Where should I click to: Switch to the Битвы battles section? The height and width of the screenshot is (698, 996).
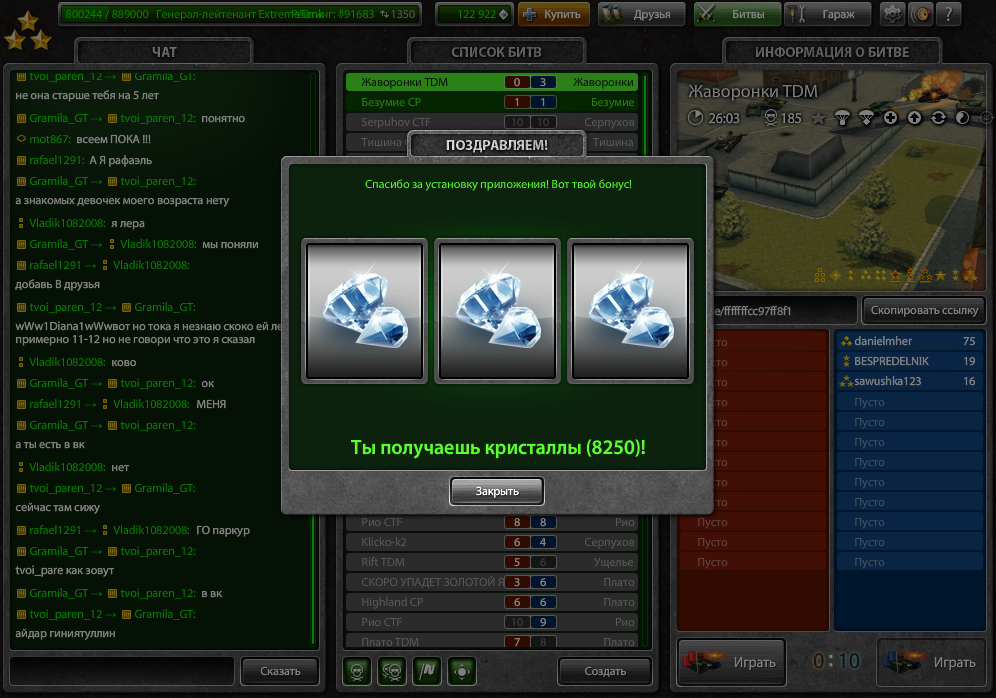tap(736, 14)
